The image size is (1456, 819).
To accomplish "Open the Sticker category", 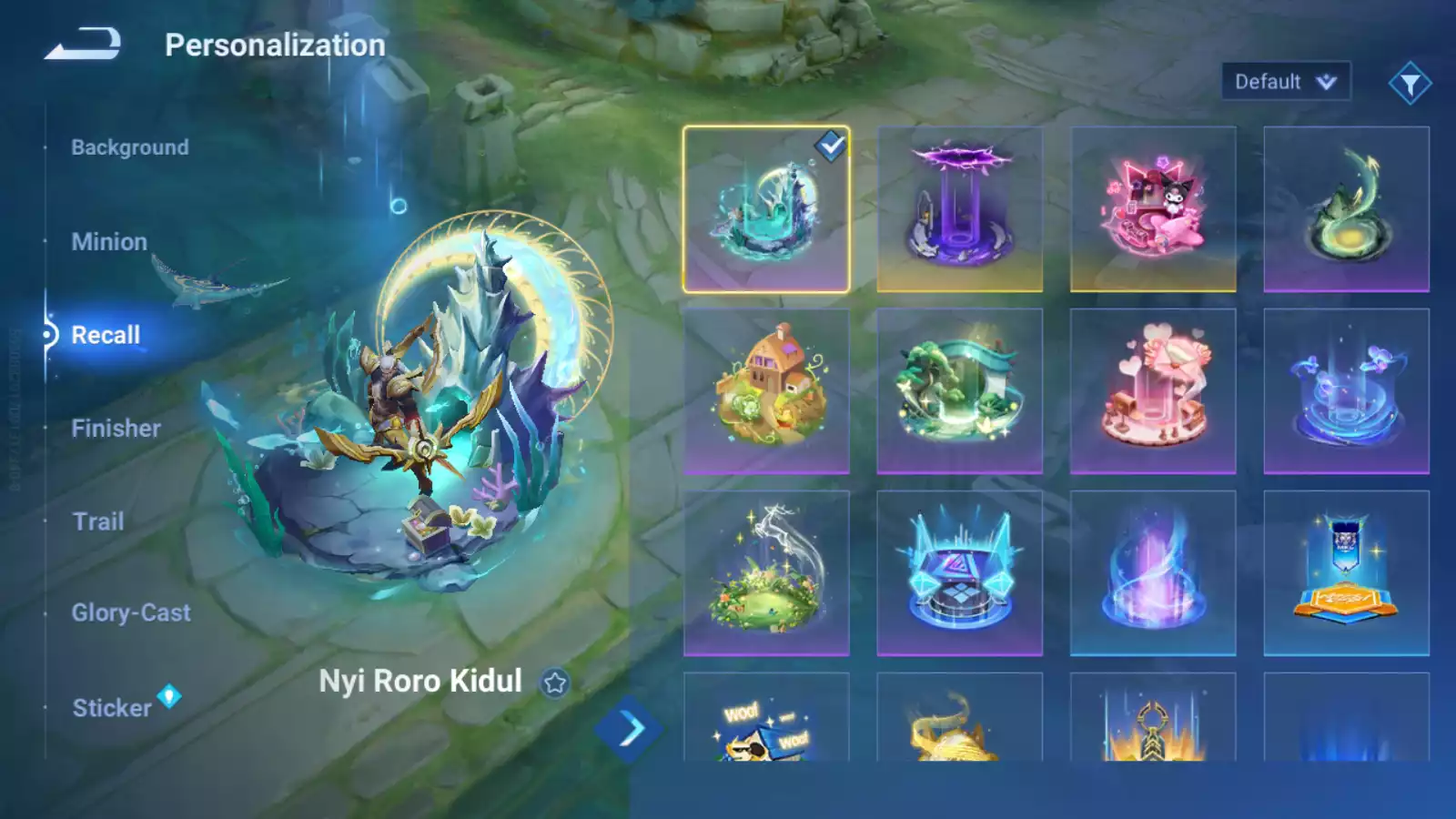I will tap(112, 708).
